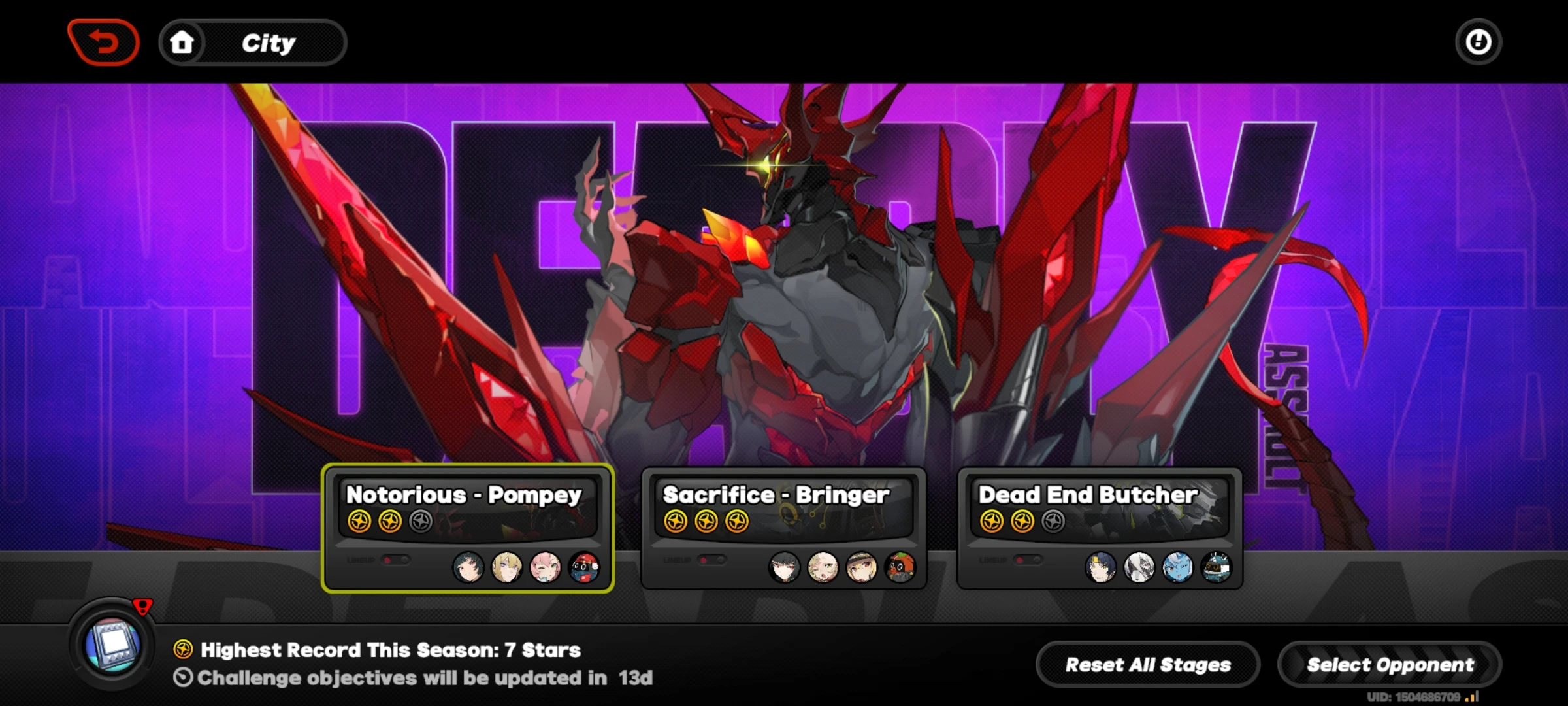1568x706 pixels.
Task: Select the Bangboo avatar in Dead End Butcher lineup
Action: coord(1218,566)
